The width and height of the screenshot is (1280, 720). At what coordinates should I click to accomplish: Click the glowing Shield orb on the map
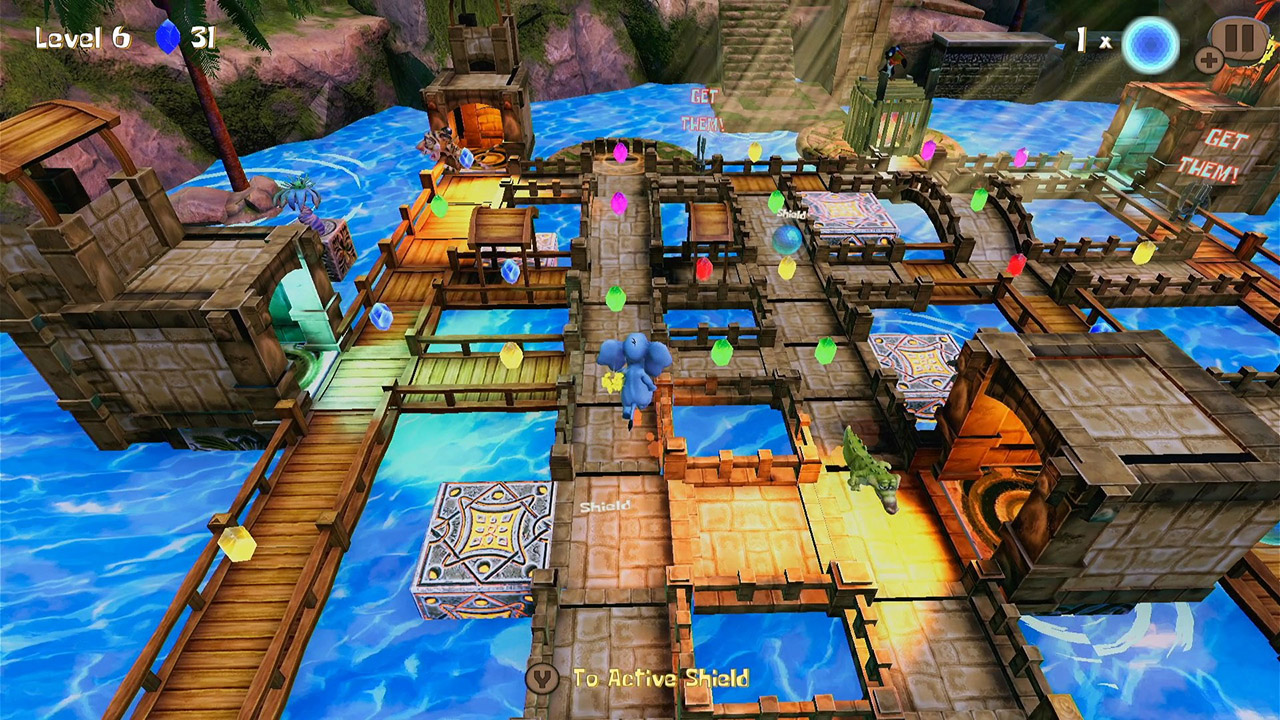786,238
